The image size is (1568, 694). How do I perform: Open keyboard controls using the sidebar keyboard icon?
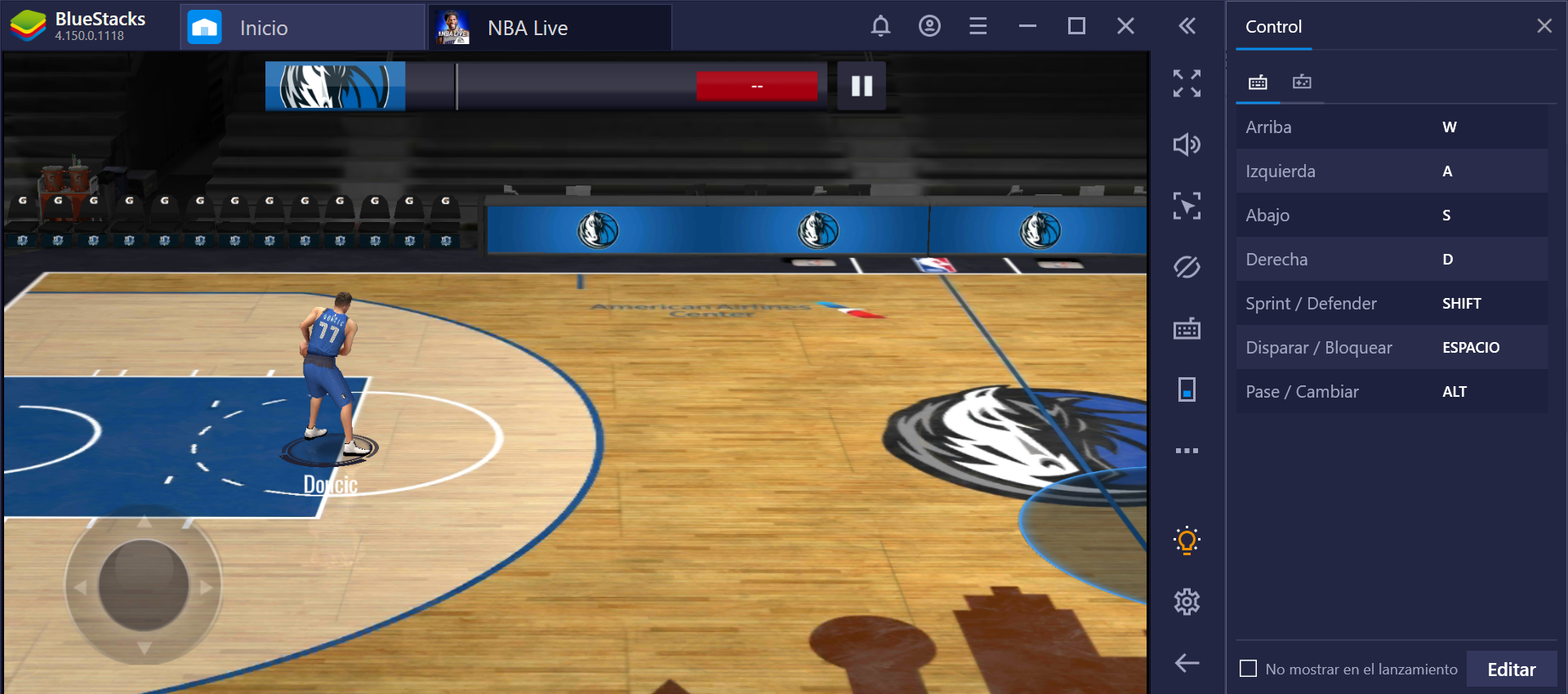(x=1187, y=328)
